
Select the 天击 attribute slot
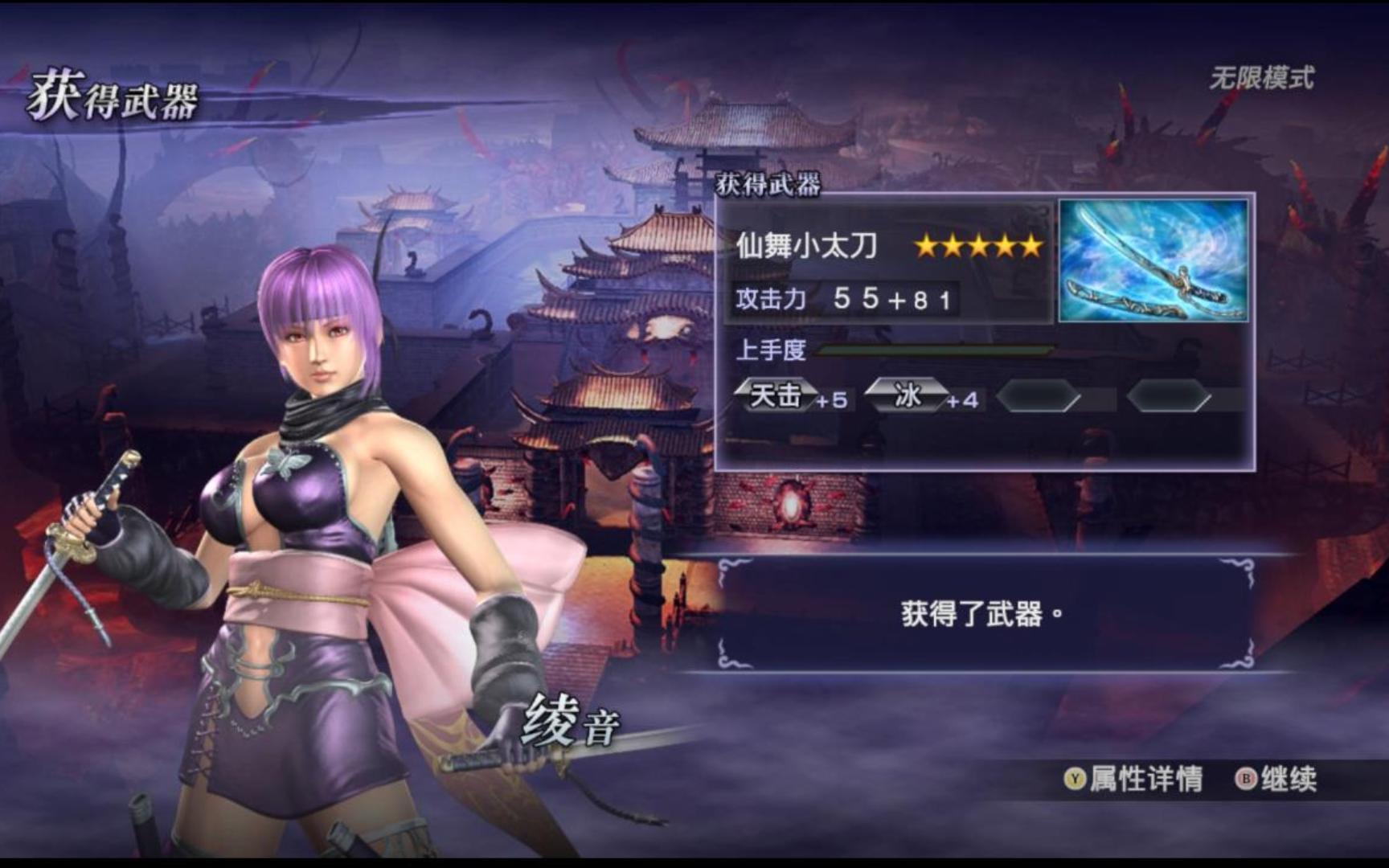click(x=776, y=395)
